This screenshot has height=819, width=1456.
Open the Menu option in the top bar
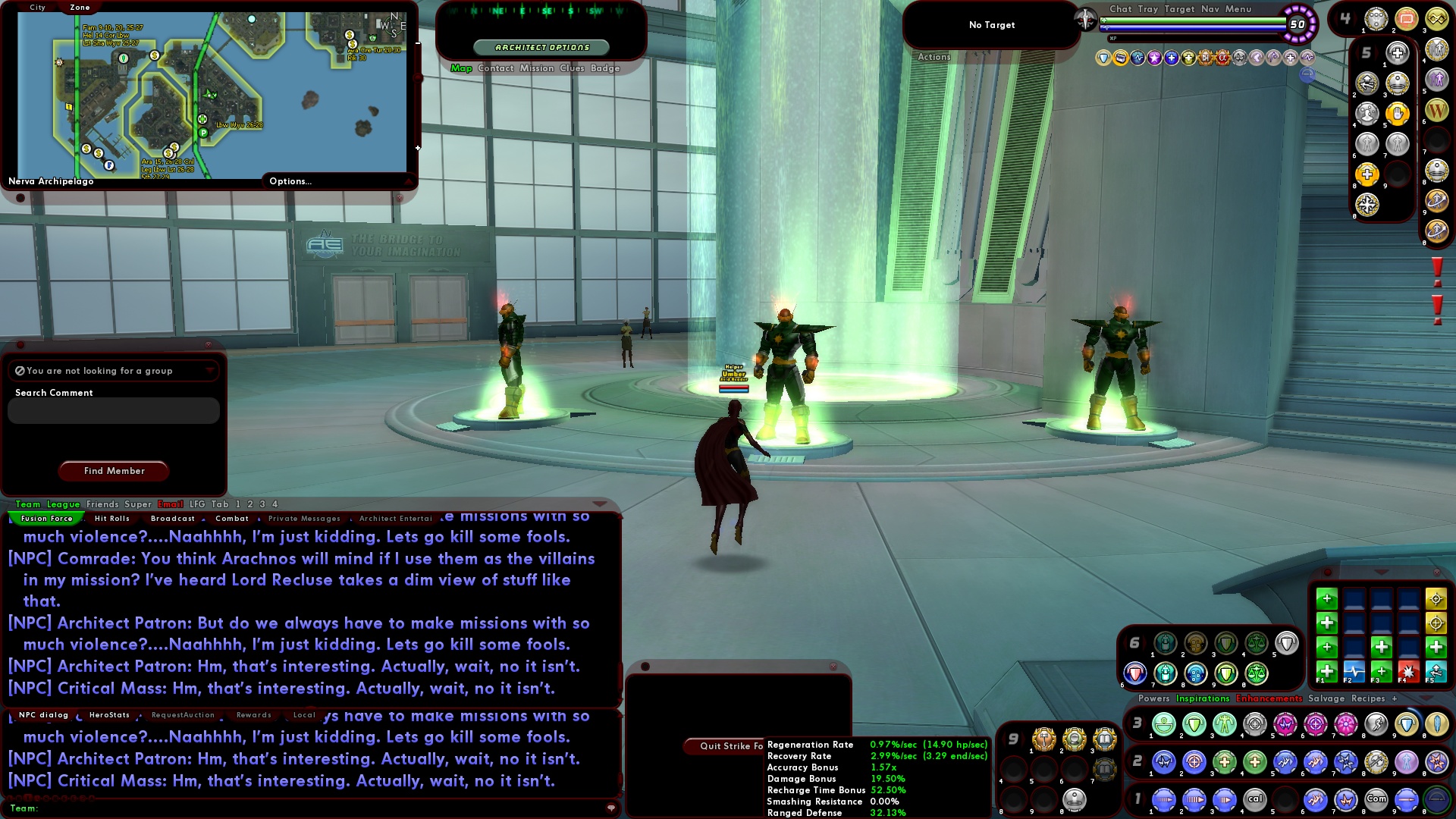pyautogui.click(x=1238, y=9)
